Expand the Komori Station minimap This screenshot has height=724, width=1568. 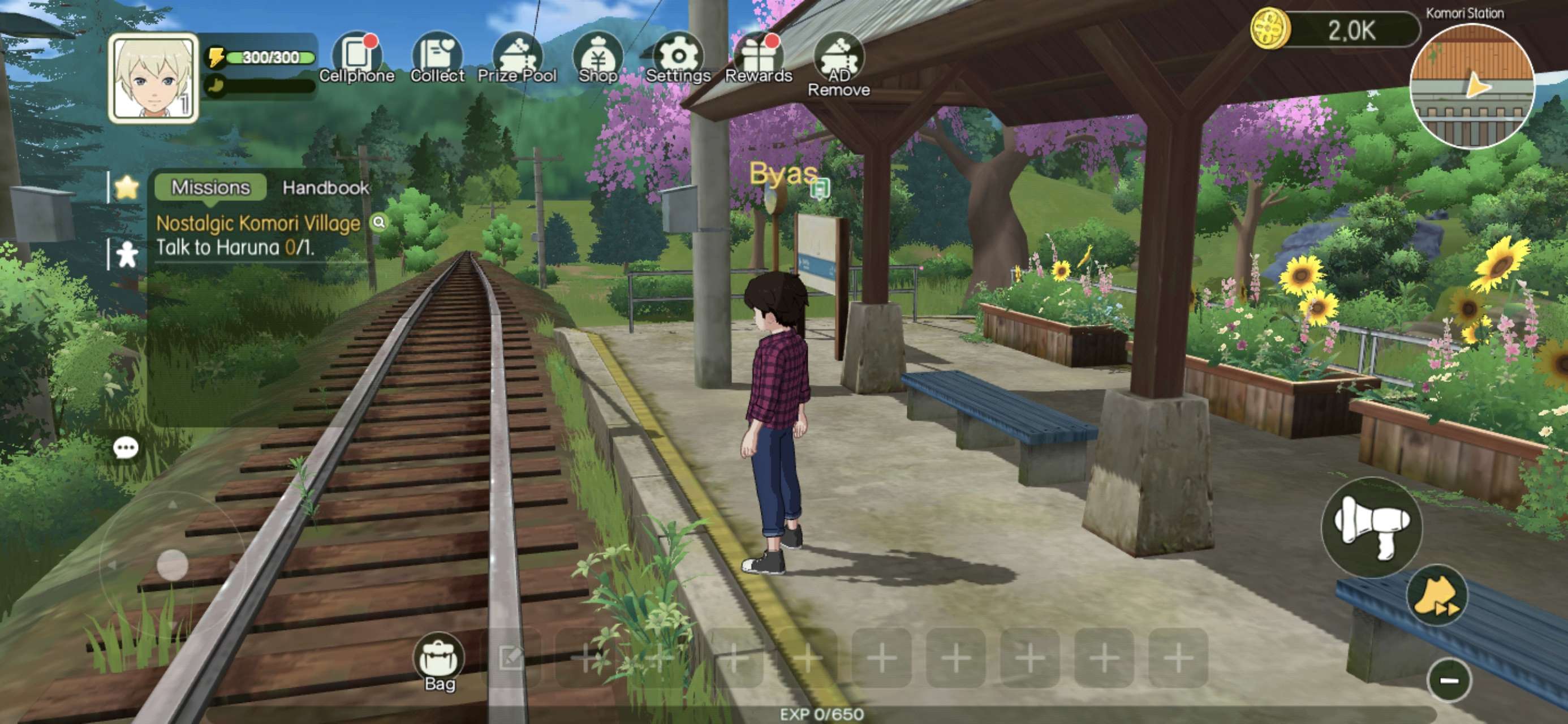coord(1472,87)
